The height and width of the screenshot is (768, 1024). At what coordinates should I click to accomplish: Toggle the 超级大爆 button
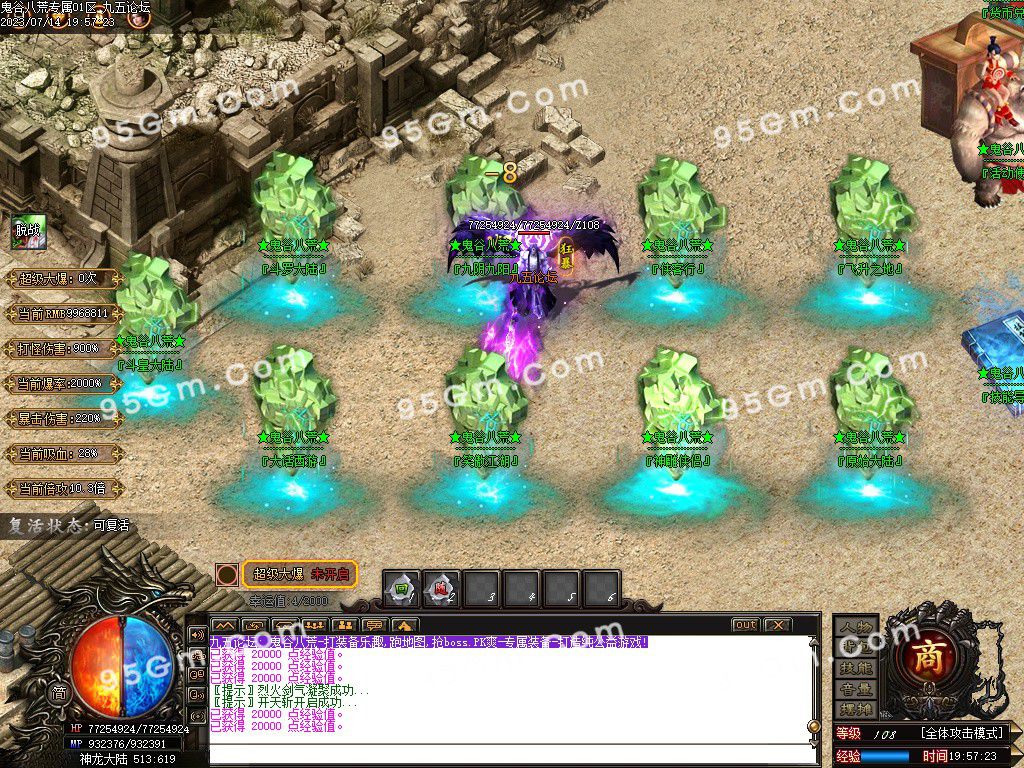pyautogui.click(x=299, y=574)
